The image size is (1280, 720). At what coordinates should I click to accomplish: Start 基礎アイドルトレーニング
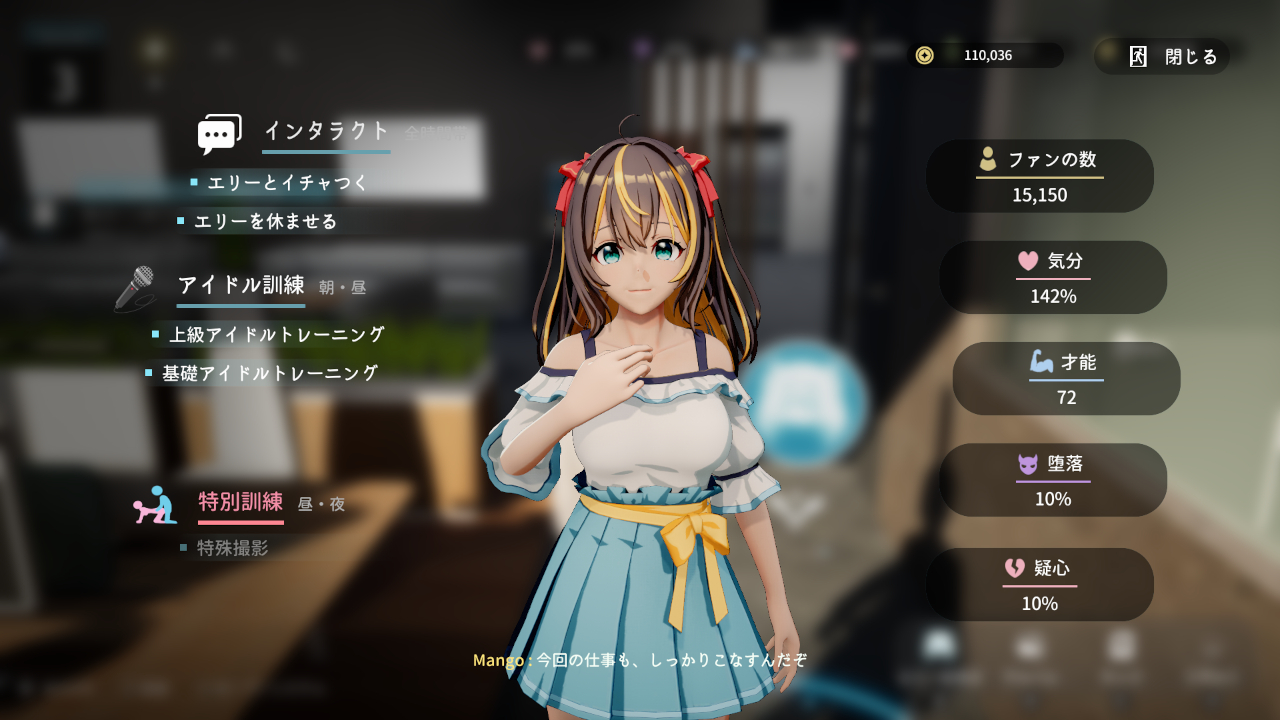point(270,373)
